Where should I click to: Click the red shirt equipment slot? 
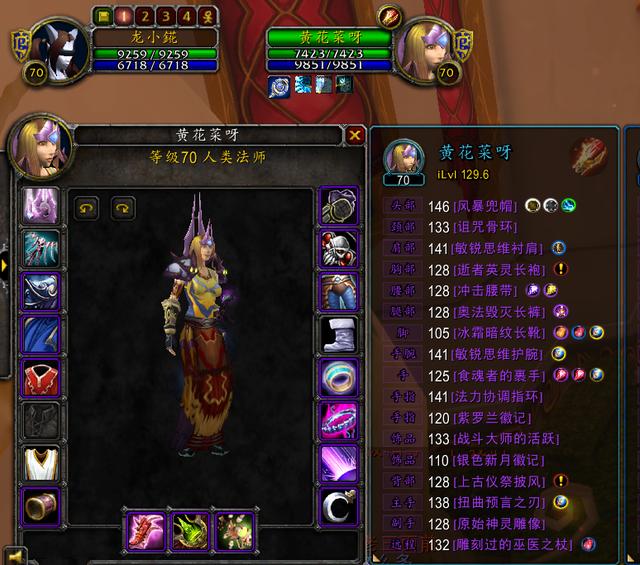pos(42,379)
